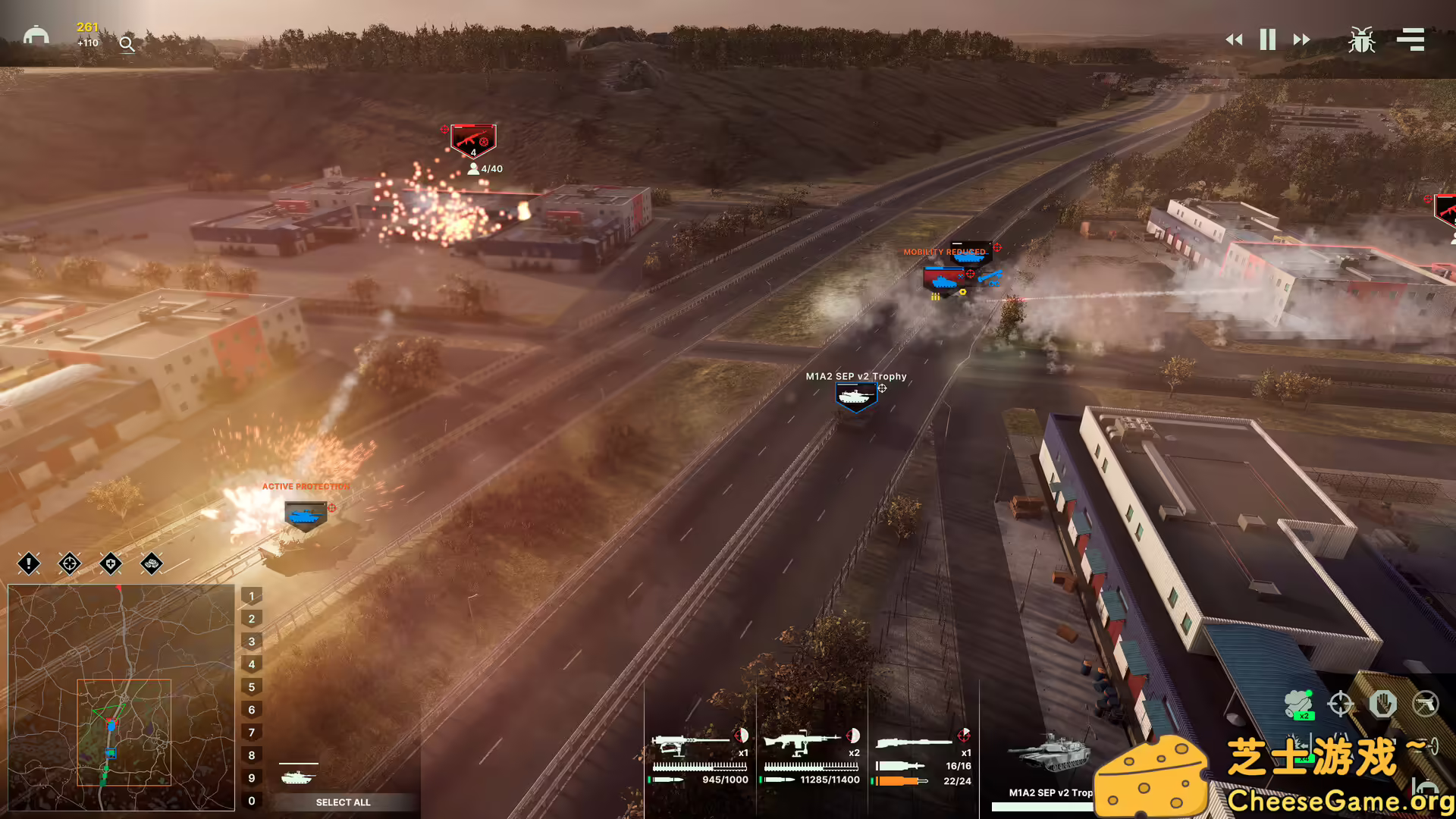
Task: Pause the game
Action: 1267,39
